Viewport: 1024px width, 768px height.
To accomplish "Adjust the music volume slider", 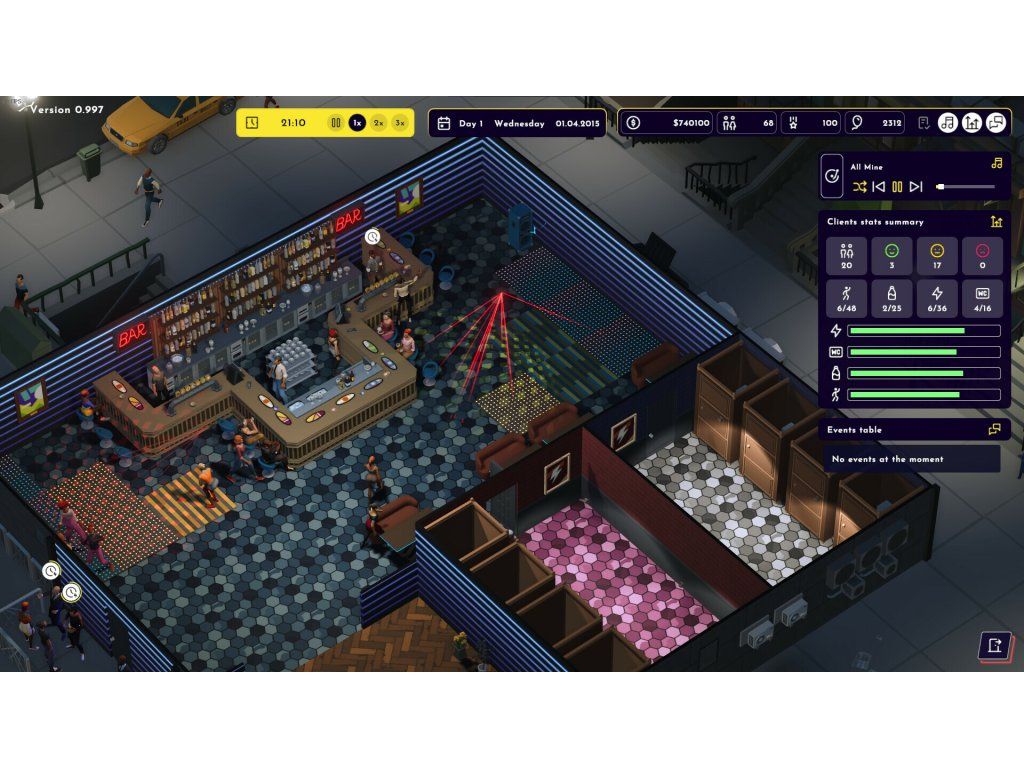I will [966, 187].
